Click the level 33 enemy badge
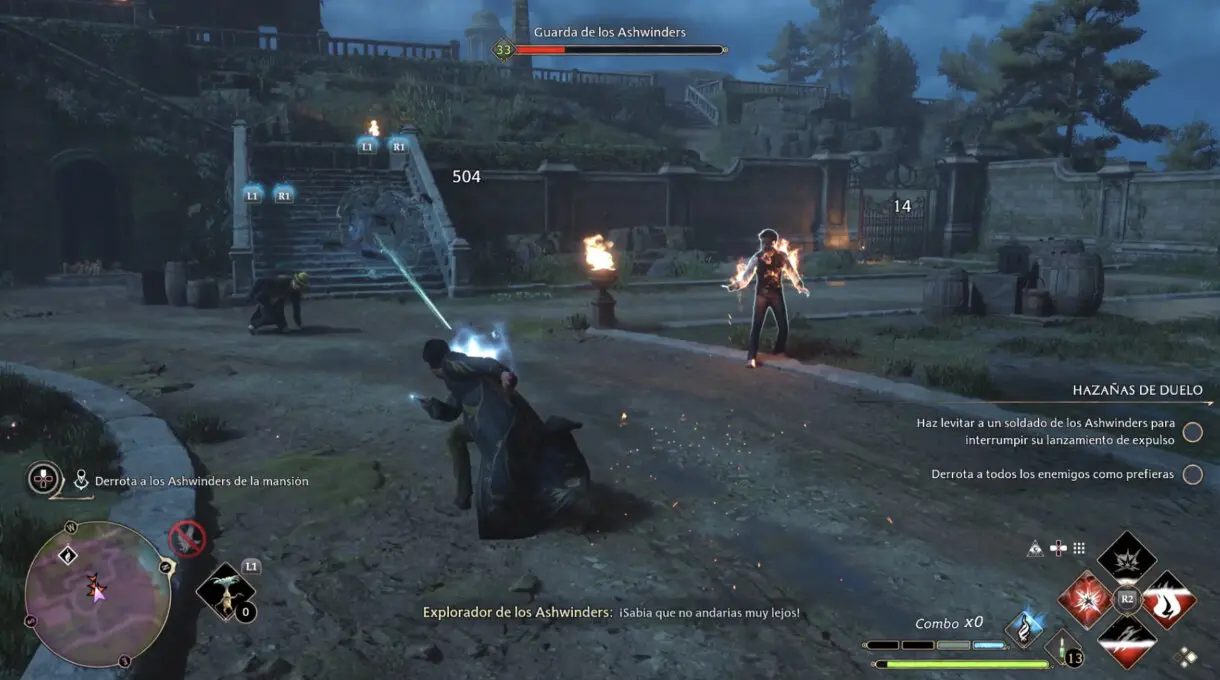Viewport: 1220px width, 680px height. (503, 49)
